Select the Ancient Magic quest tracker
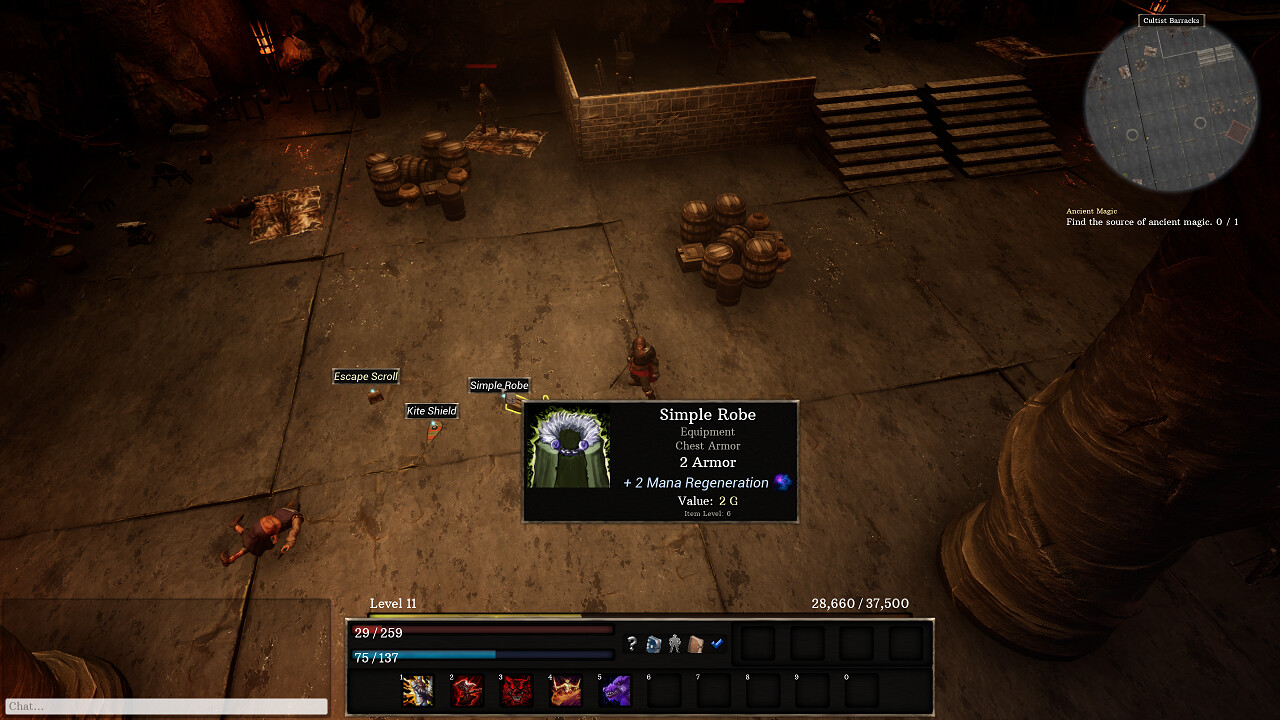The image size is (1280, 720). click(1152, 217)
